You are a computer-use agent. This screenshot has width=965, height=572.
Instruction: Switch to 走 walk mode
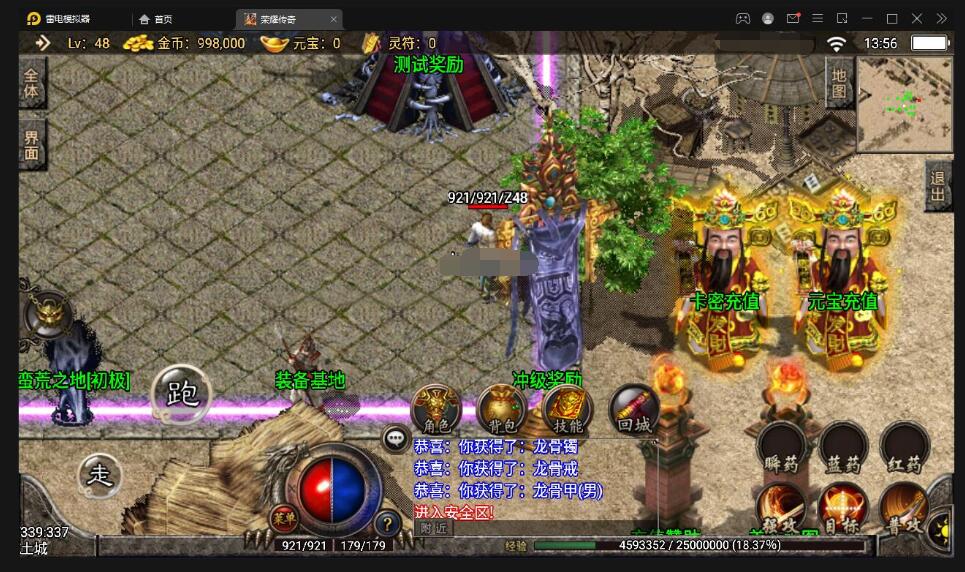[100, 475]
